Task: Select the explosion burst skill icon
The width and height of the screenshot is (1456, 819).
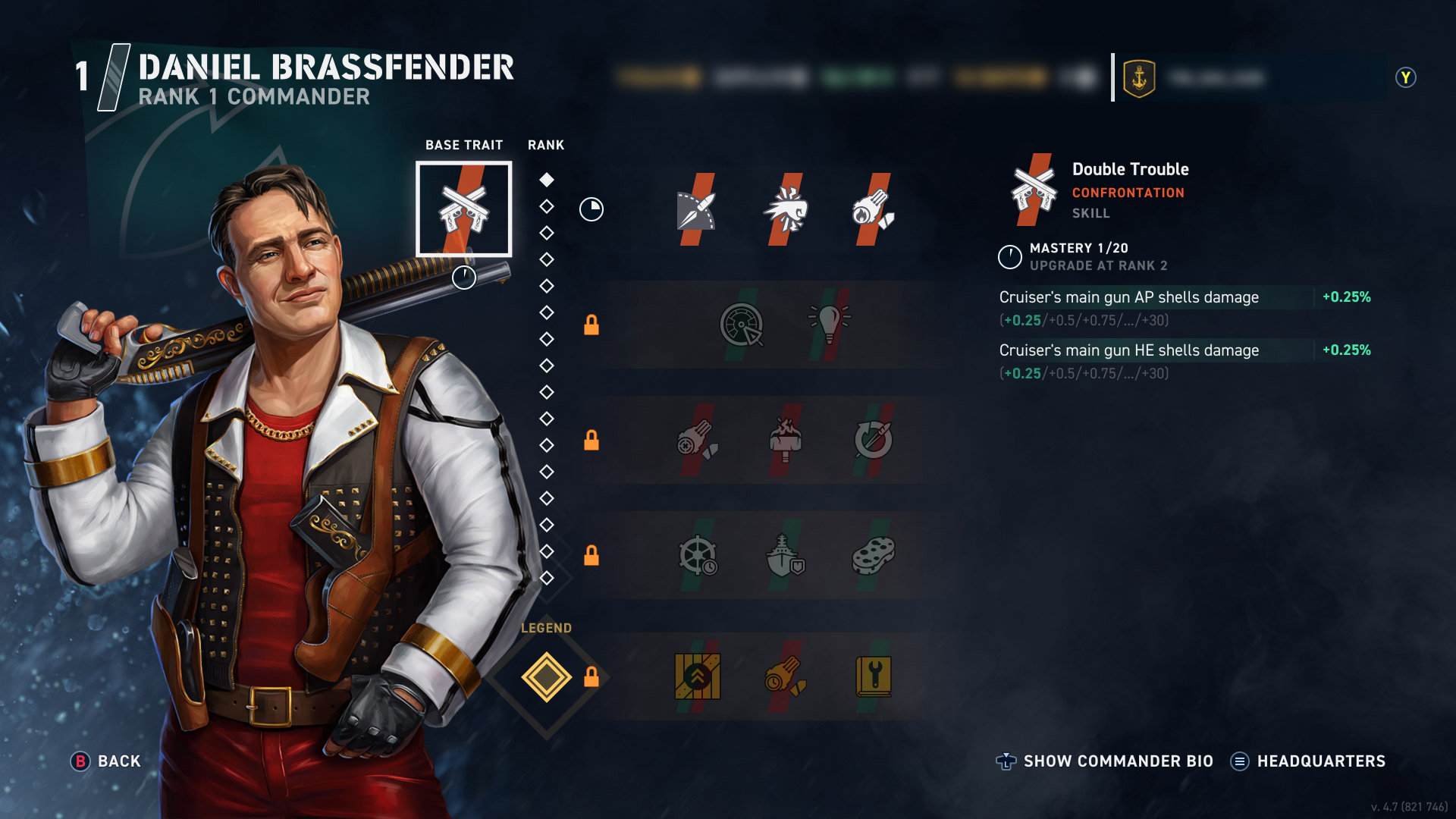Action: tap(785, 210)
